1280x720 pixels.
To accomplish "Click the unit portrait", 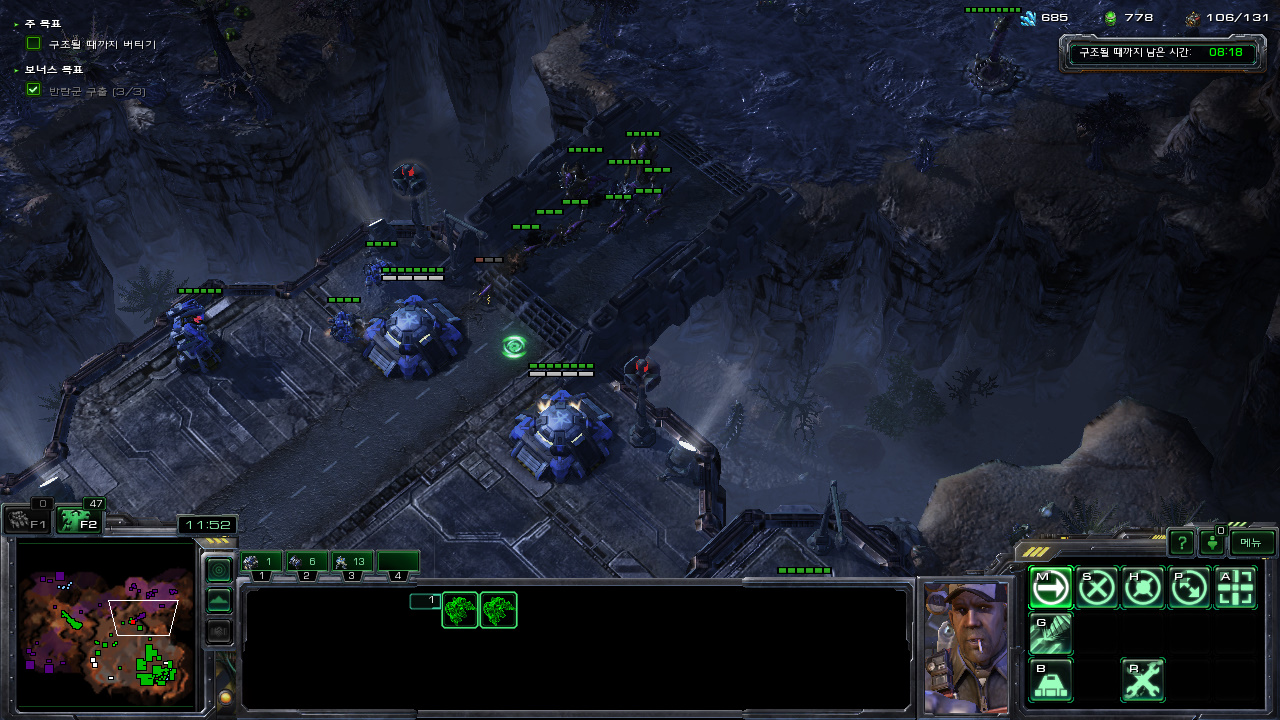I will point(966,646).
